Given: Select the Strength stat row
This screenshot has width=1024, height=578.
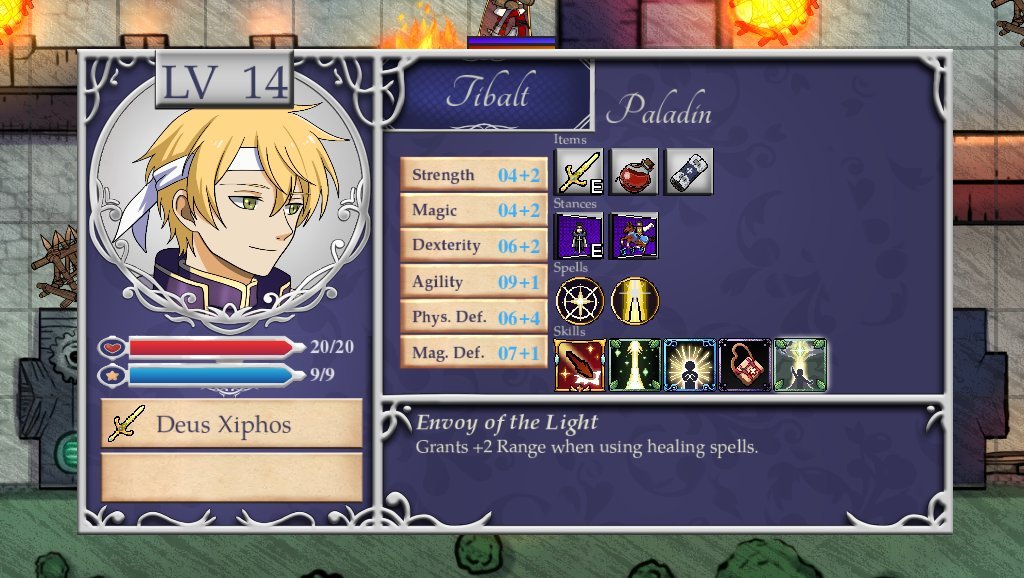Looking at the screenshot, I should 474,175.
